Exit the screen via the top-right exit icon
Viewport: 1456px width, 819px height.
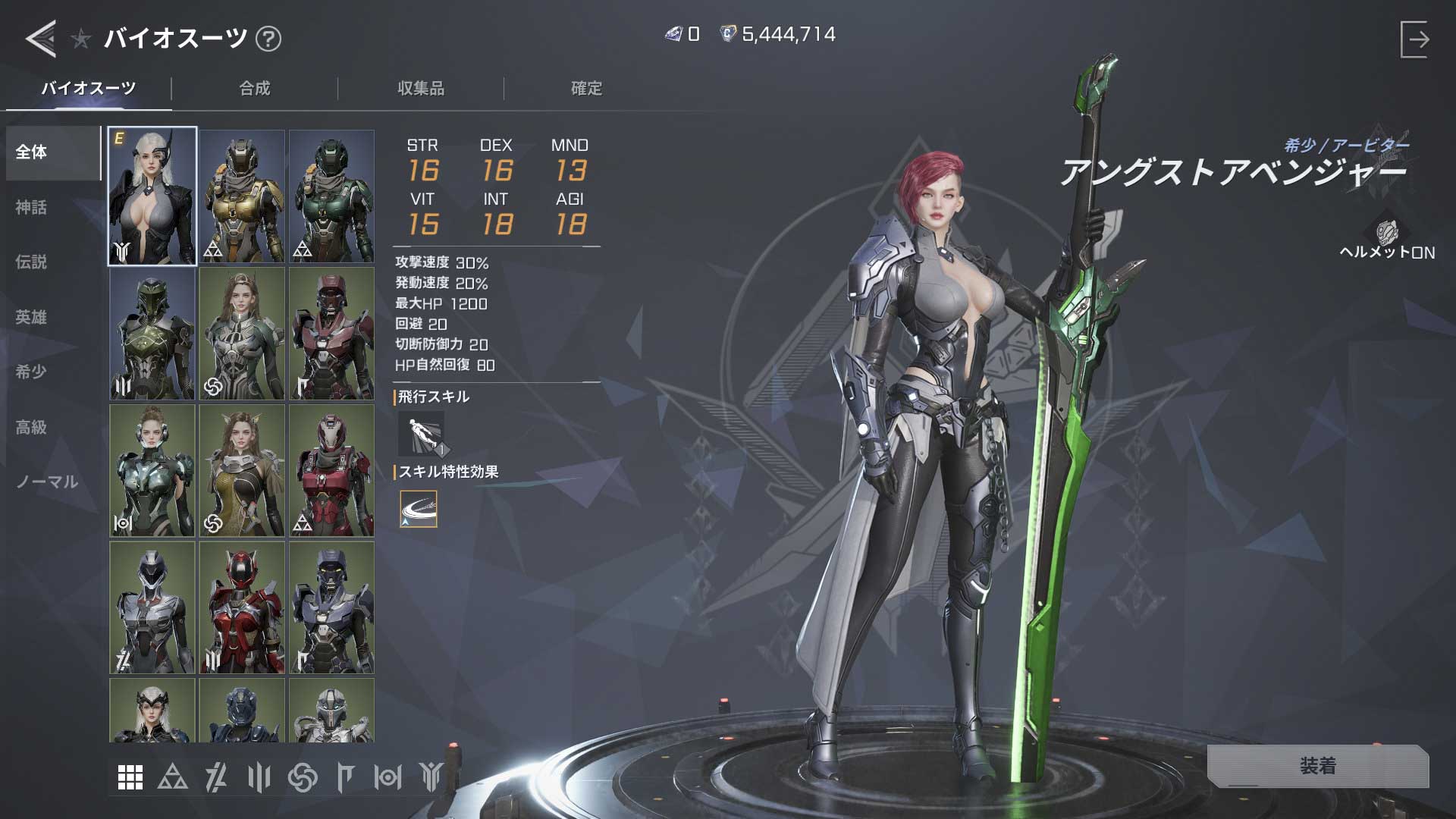click(1414, 39)
